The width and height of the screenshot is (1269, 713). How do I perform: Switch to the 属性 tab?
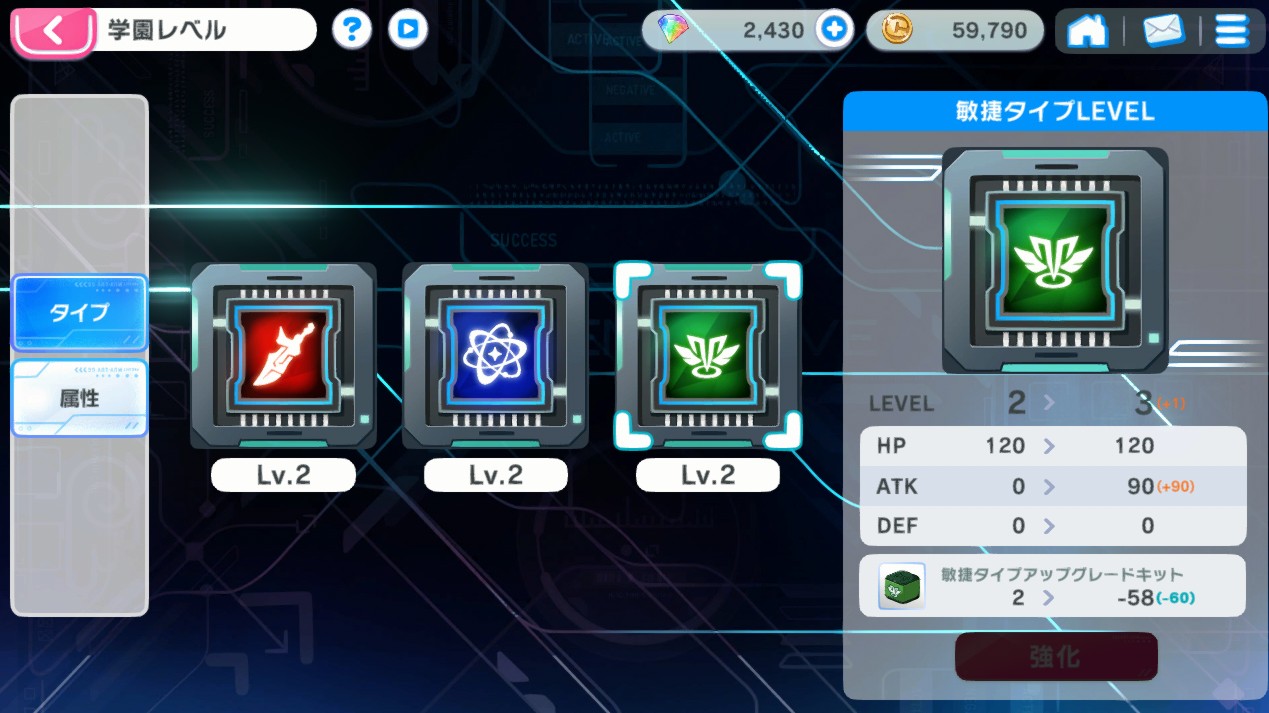pyautogui.click(x=80, y=398)
